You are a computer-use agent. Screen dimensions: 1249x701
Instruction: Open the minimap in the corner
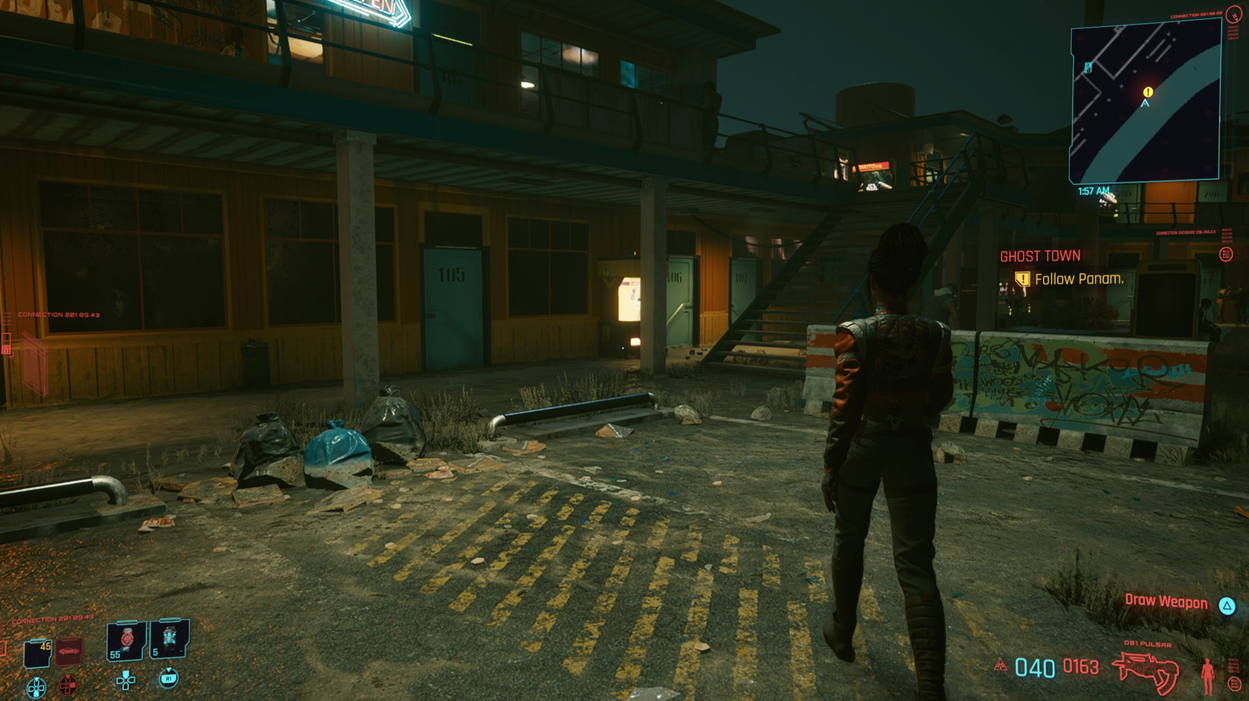(1144, 102)
